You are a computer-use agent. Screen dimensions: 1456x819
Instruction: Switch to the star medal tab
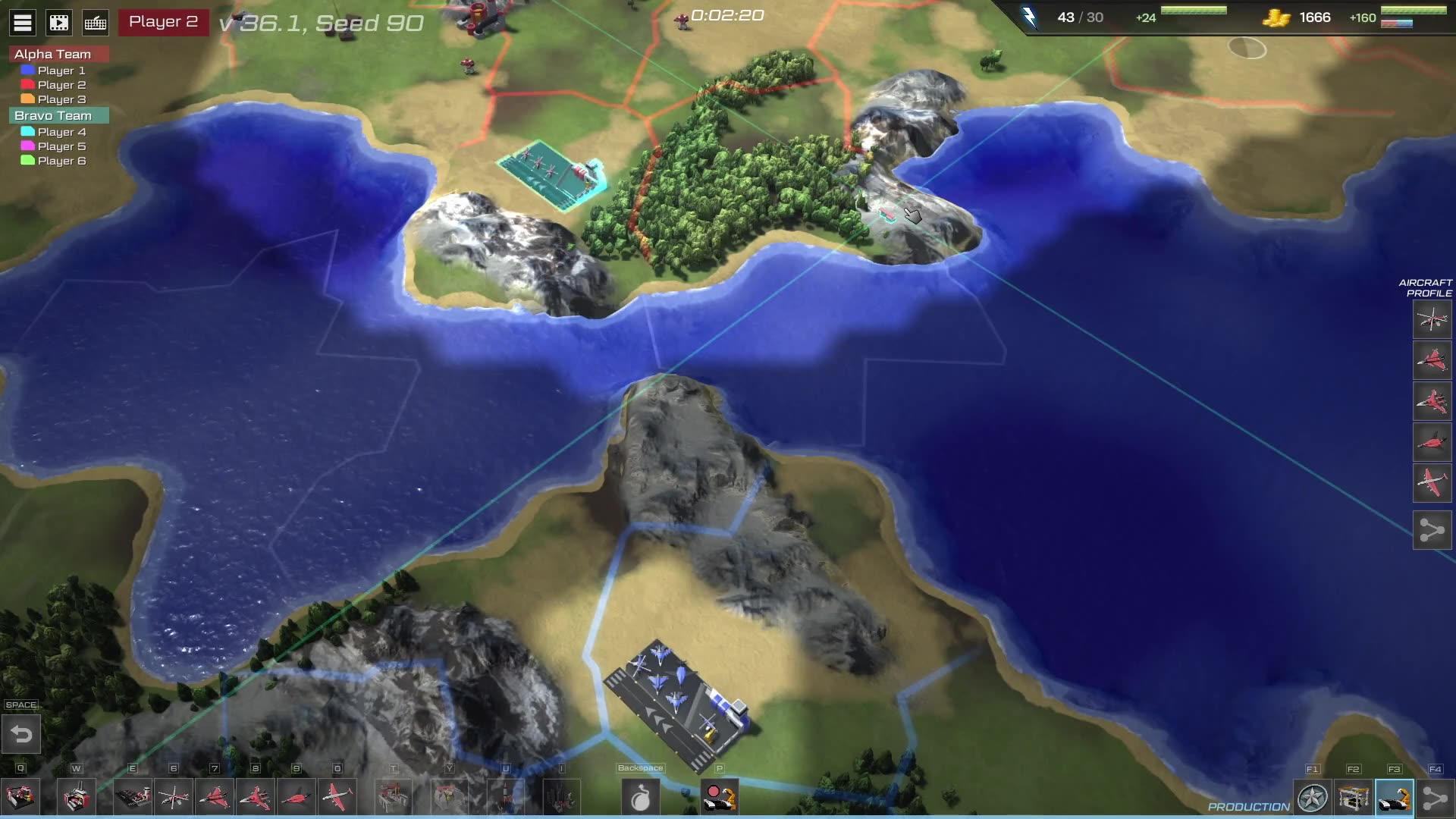click(x=1313, y=799)
